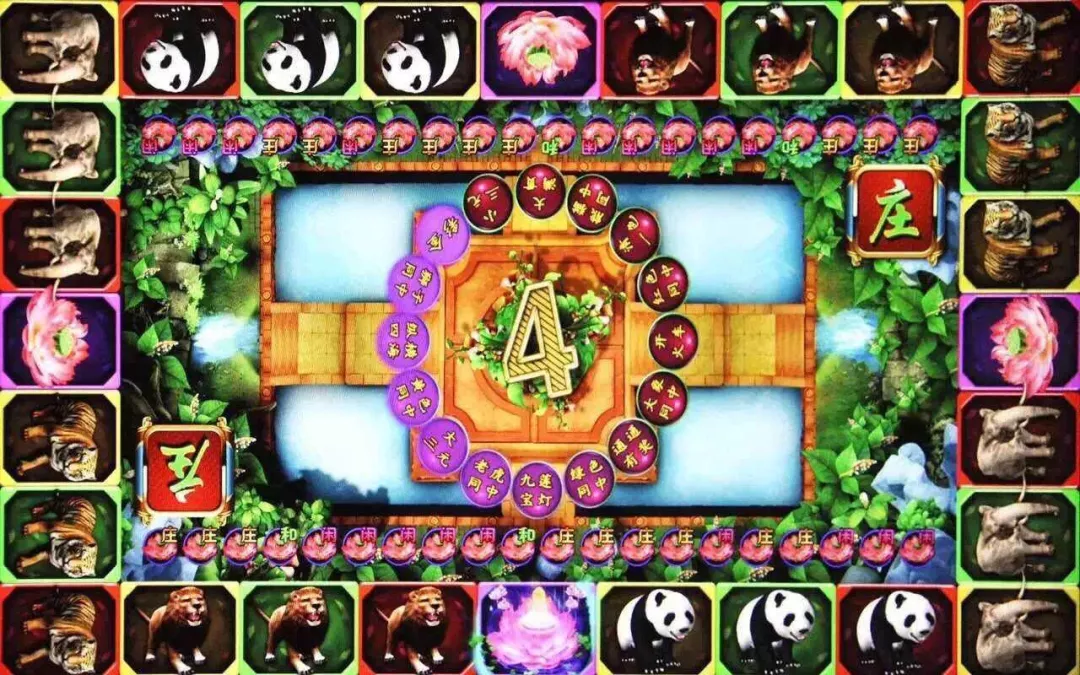Click the 大满贯 disc on the wheel

coord(541,190)
